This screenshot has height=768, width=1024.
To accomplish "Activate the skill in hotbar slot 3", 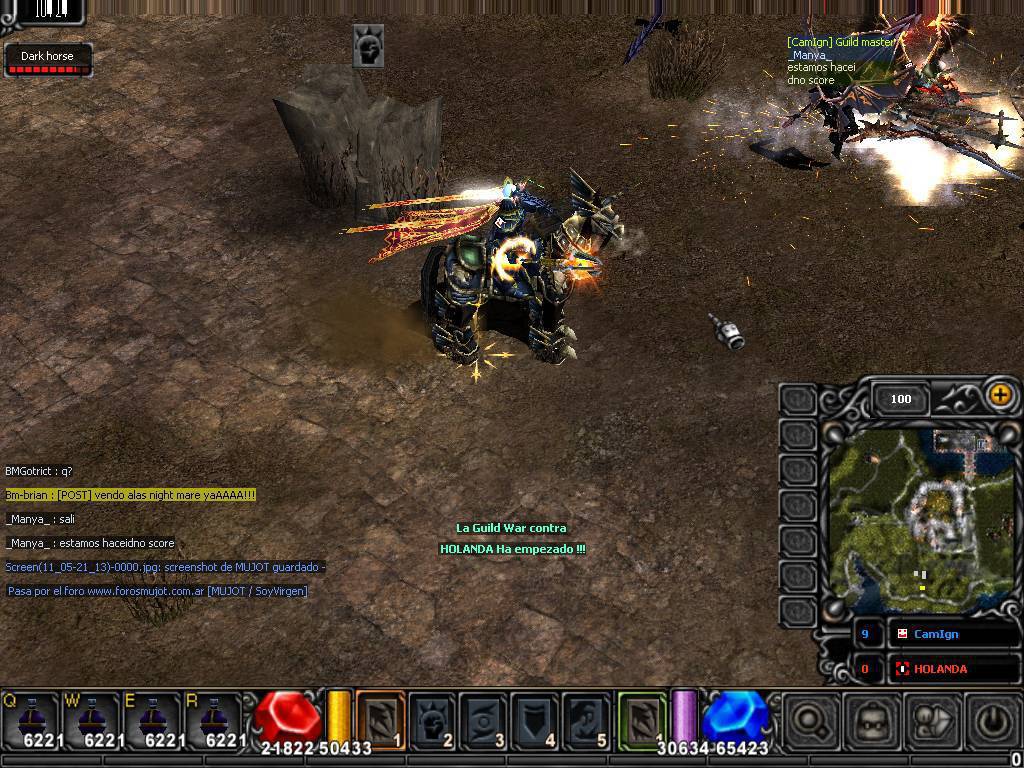I will 484,719.
